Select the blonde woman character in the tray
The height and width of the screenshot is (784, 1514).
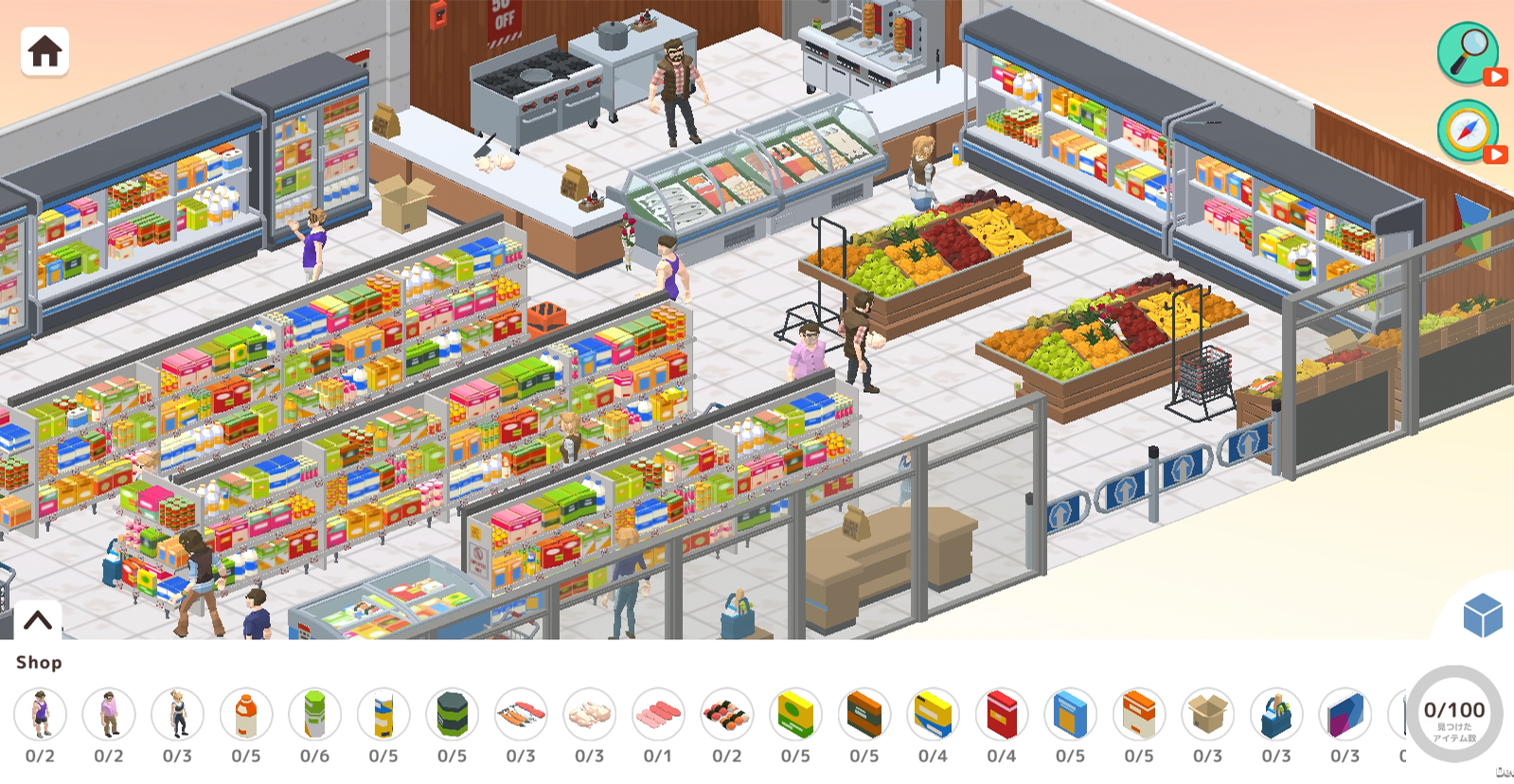click(178, 715)
